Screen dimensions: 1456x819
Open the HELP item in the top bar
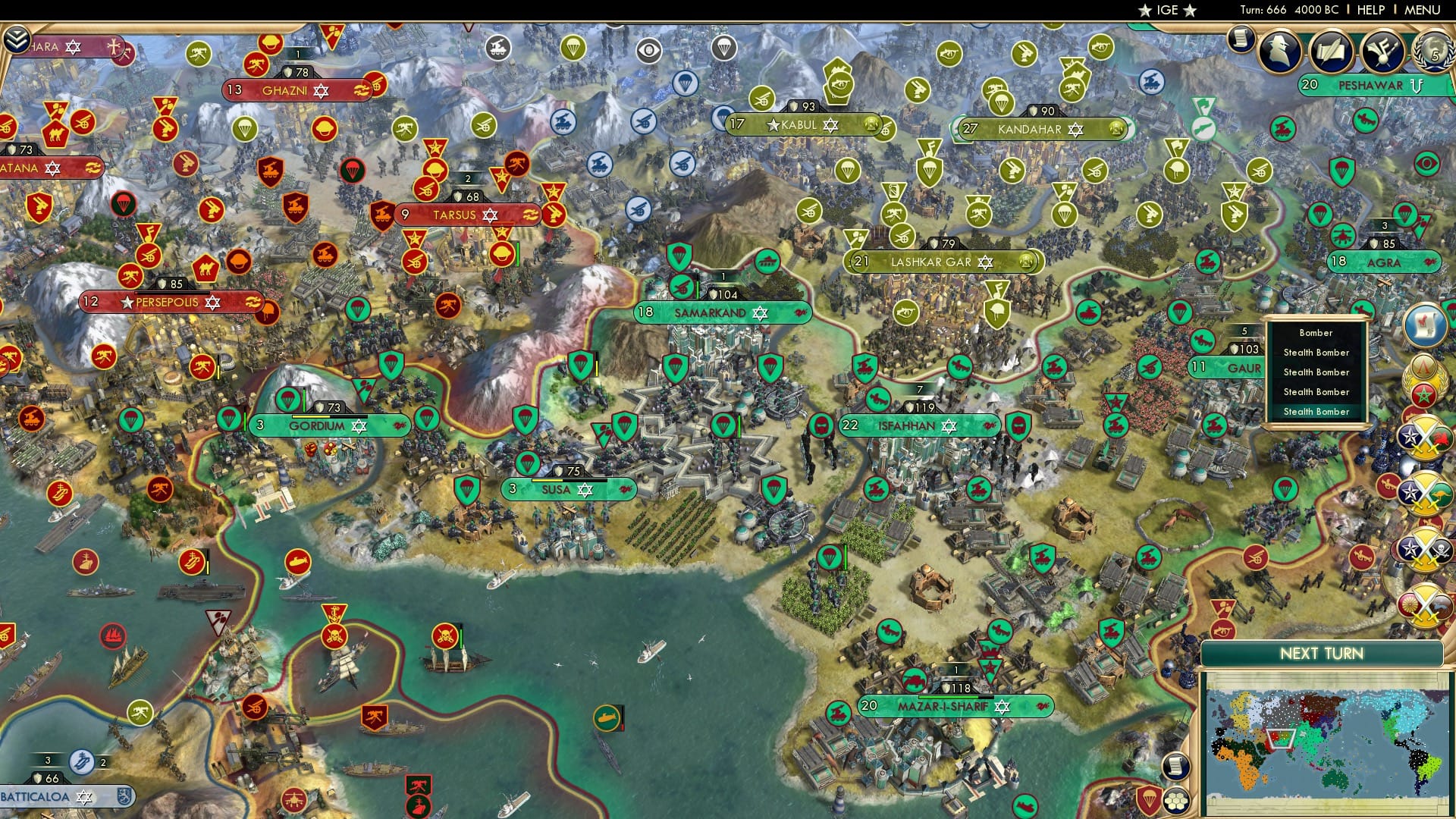(1370, 10)
